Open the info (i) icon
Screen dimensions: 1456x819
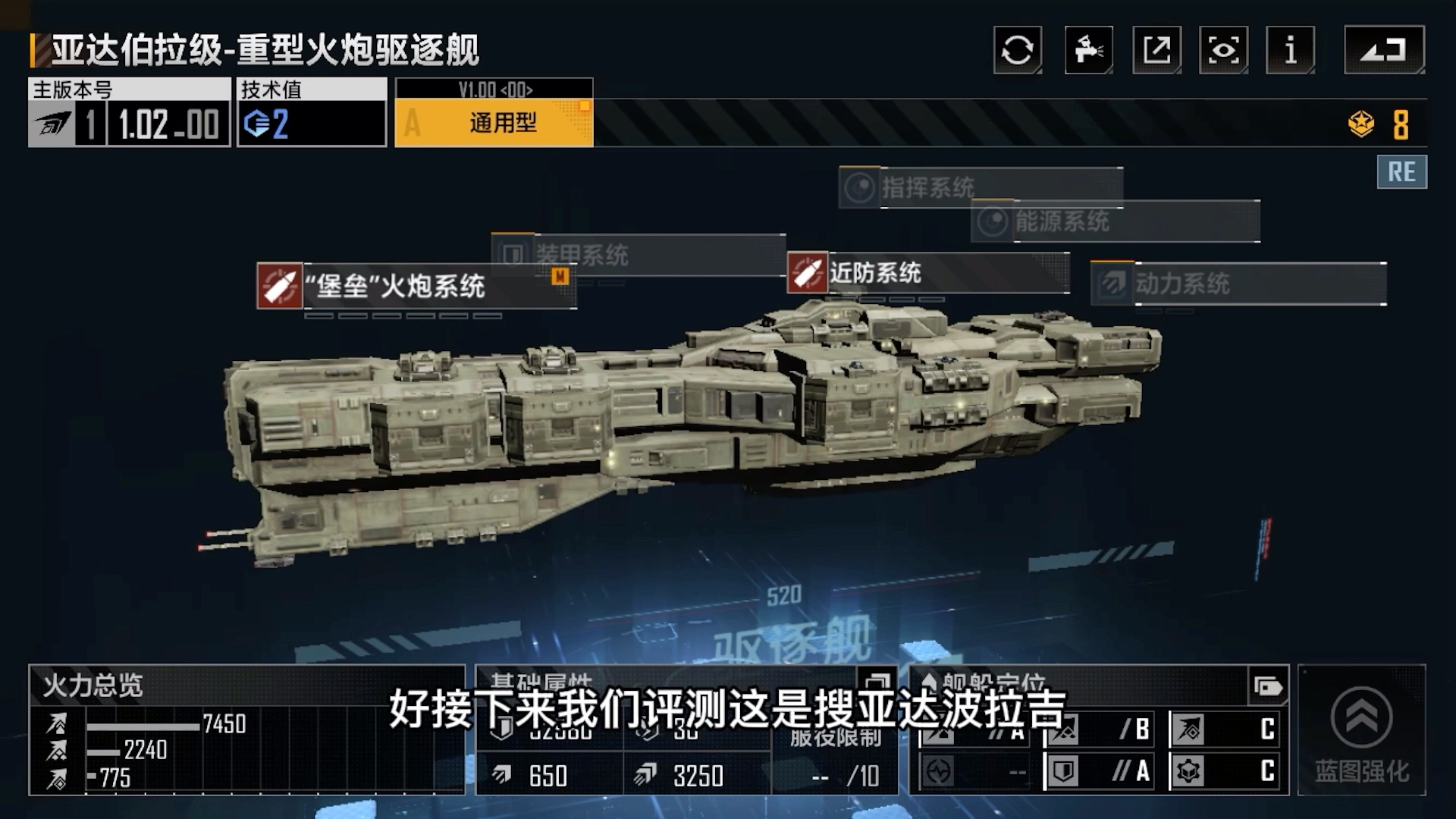[x=1289, y=50]
